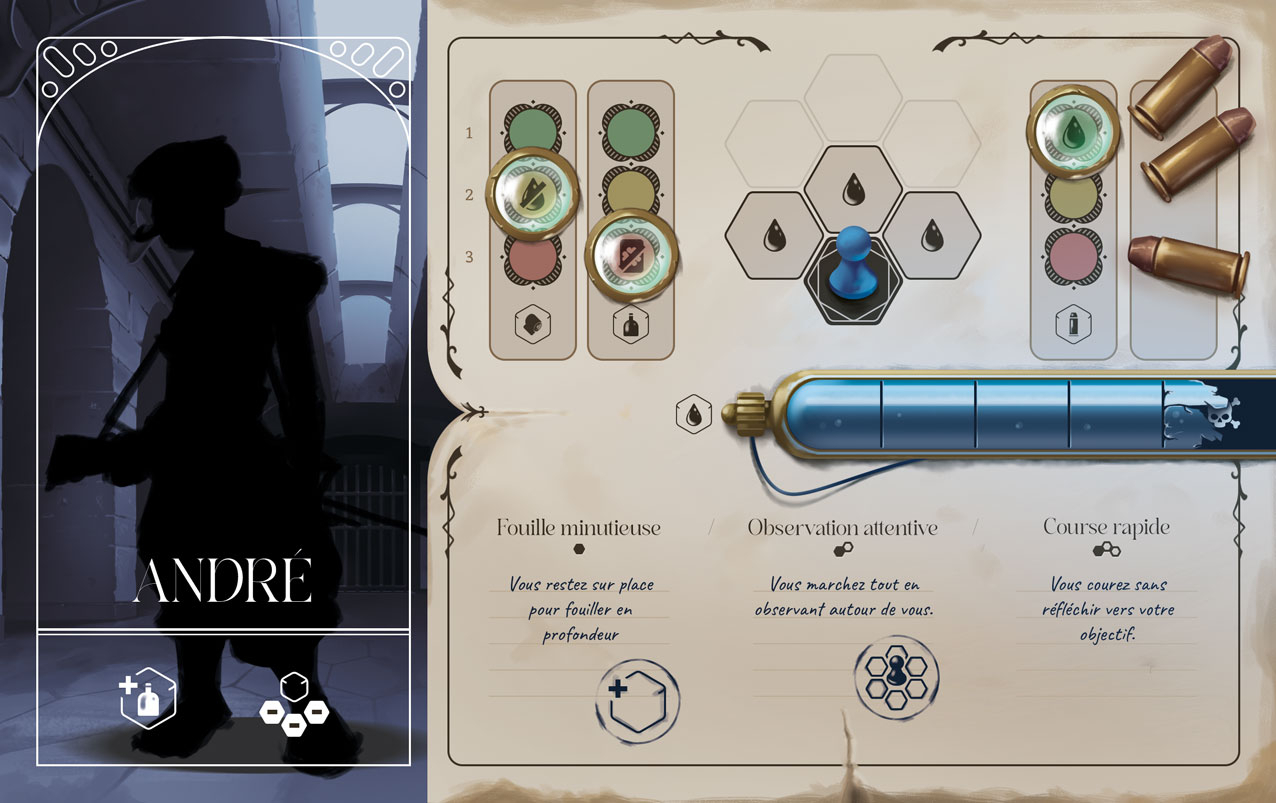
Task: Click the hexagon minus icon on André's card
Action: (x=293, y=706)
